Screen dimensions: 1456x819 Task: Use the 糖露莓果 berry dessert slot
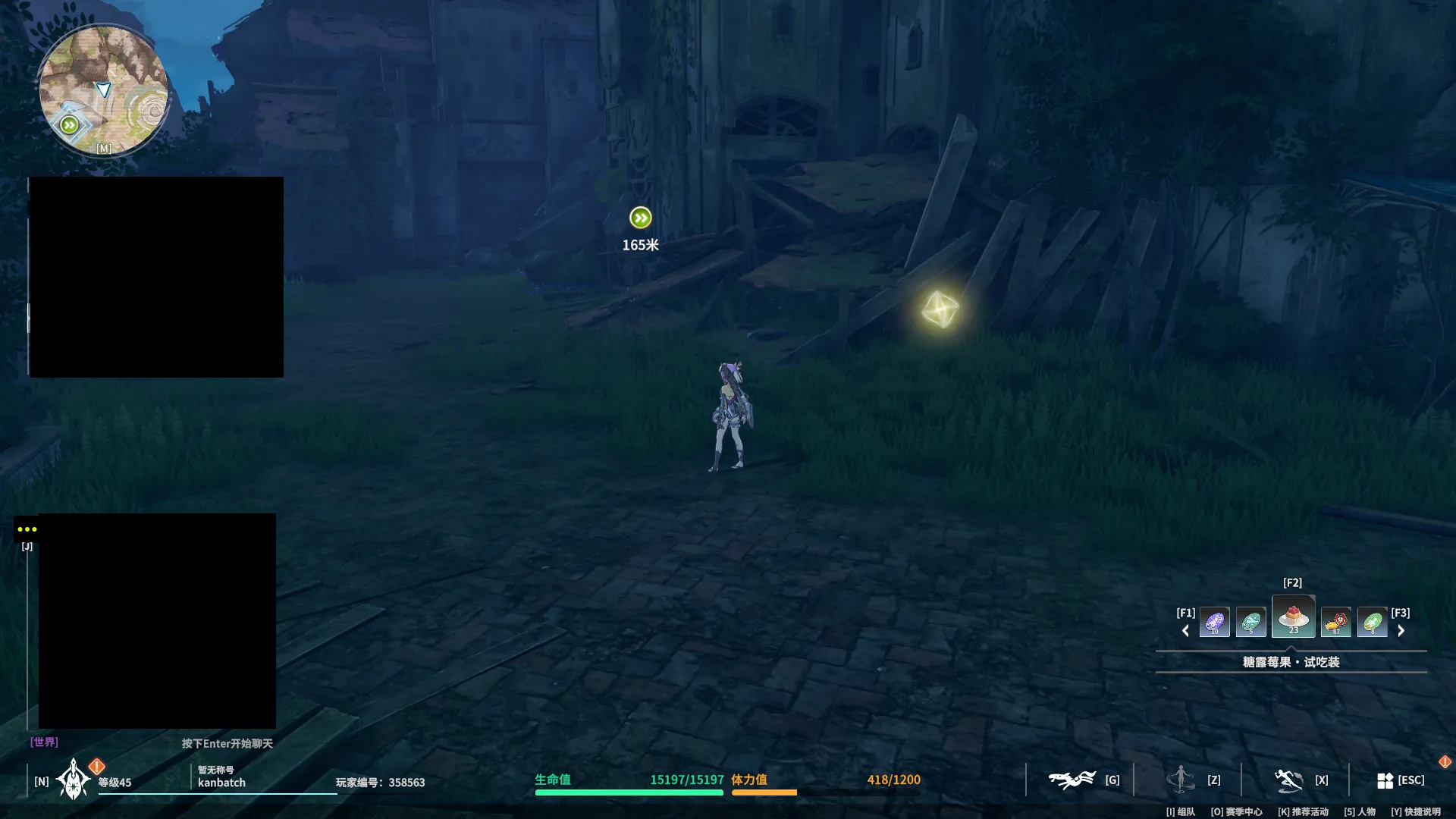click(1293, 617)
